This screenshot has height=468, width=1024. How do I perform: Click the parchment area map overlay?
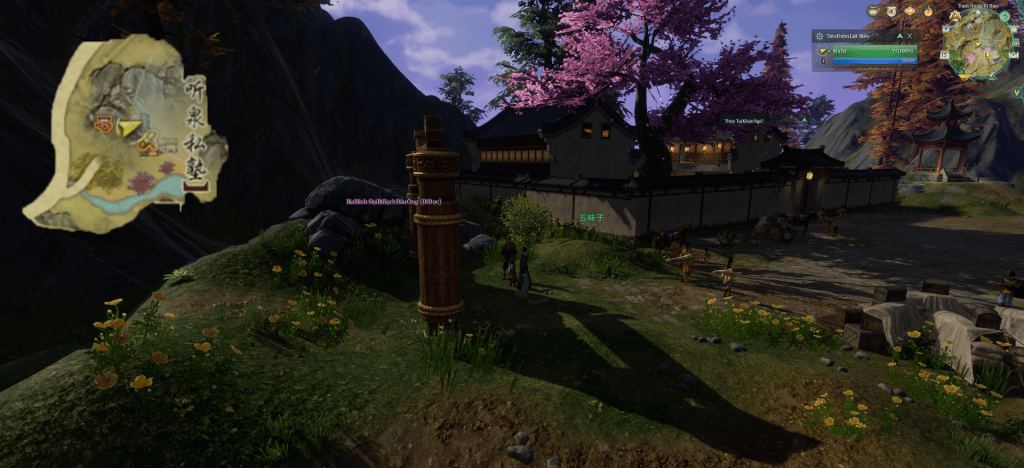coord(125,140)
